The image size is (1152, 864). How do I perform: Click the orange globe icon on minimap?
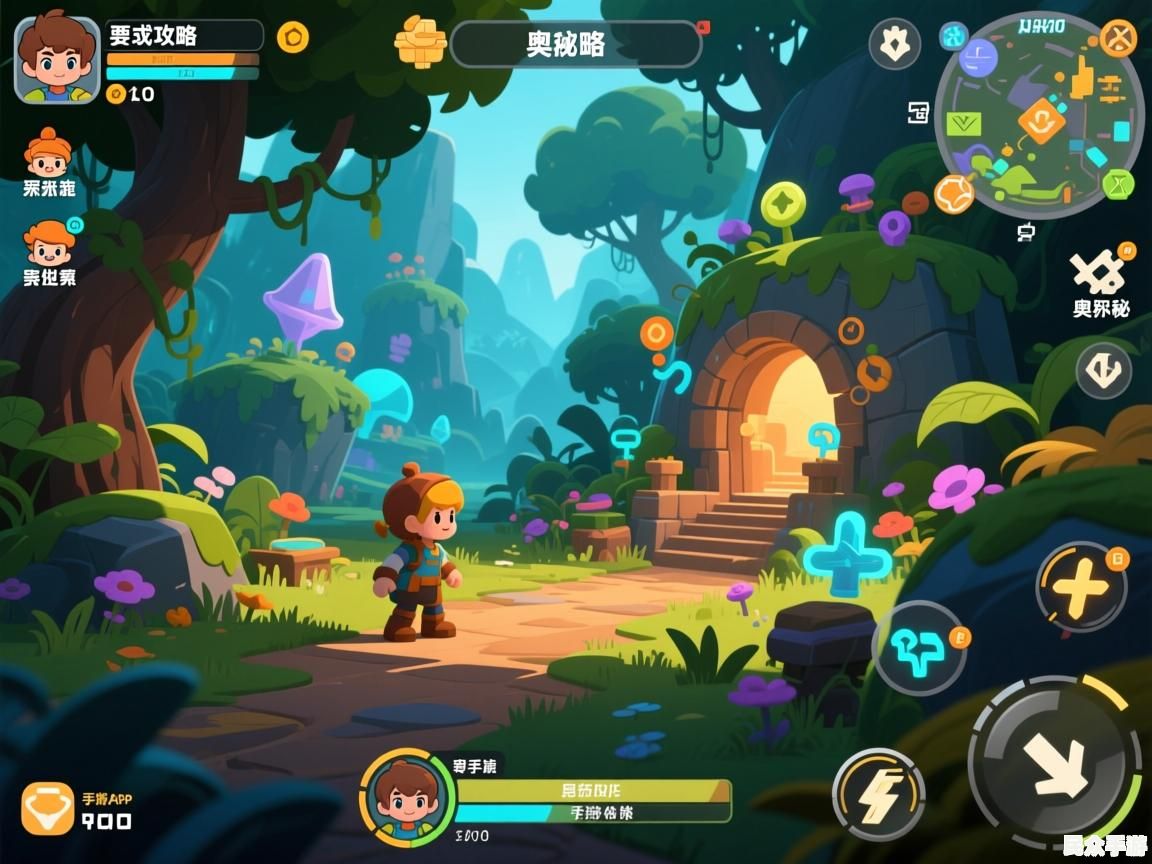(954, 193)
